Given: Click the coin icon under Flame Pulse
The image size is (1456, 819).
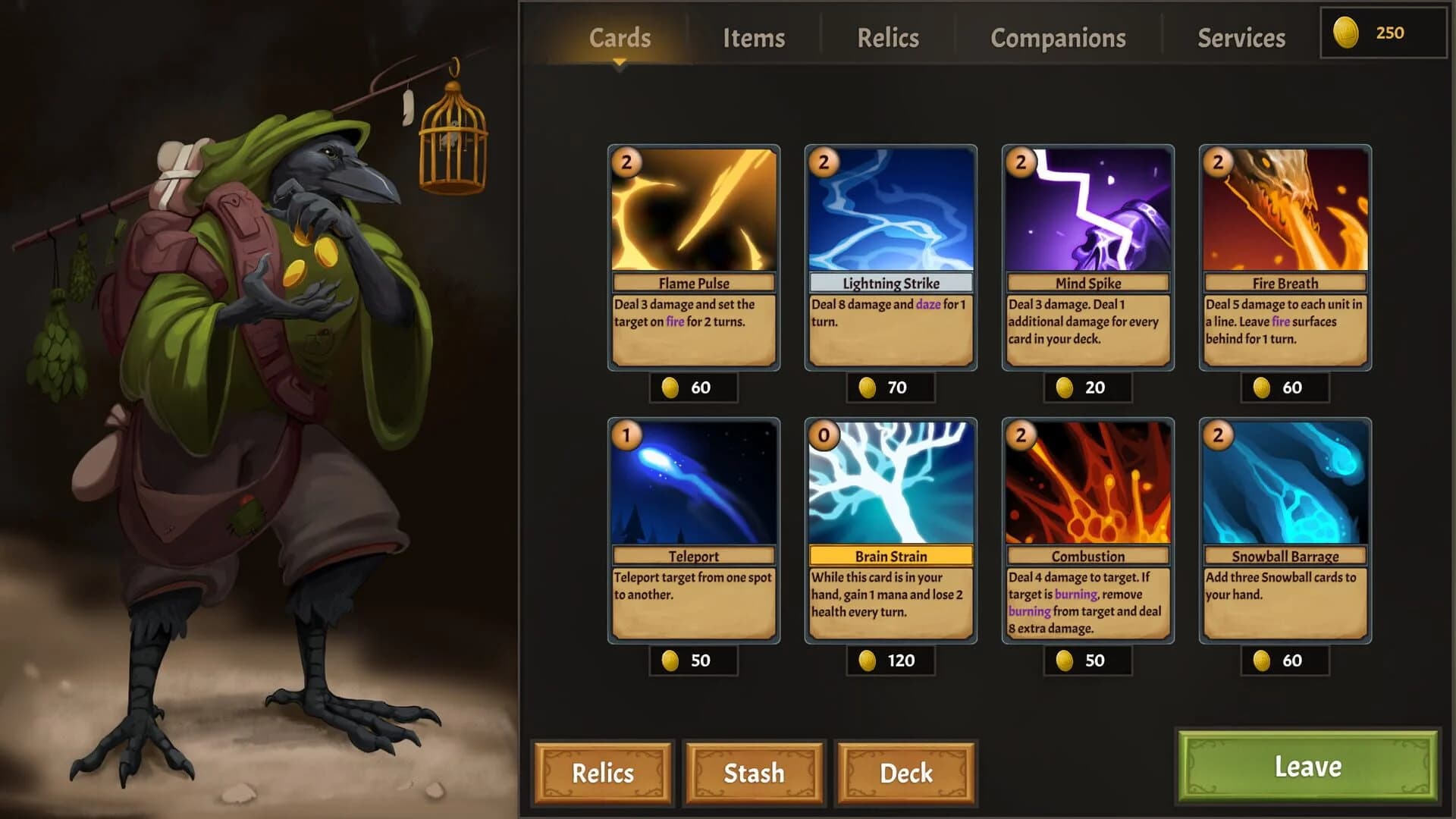Looking at the screenshot, I should 670,387.
